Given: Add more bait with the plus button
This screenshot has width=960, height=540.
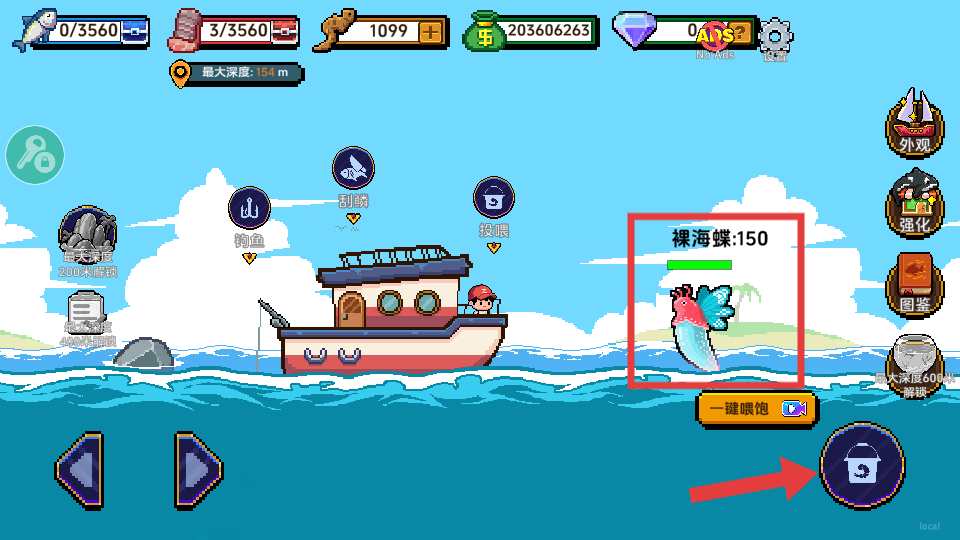Looking at the screenshot, I should tap(430, 32).
